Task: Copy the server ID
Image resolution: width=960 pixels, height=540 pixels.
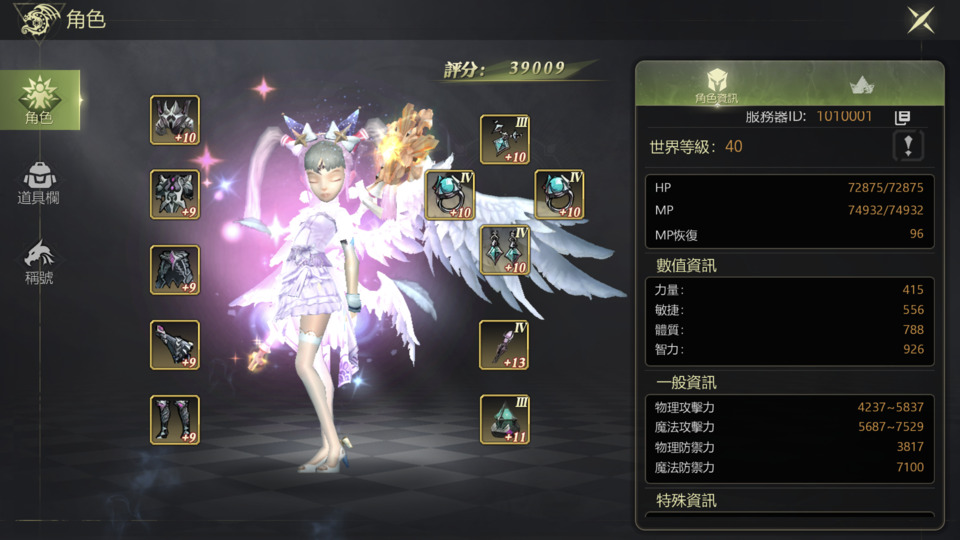Action: 902,118
